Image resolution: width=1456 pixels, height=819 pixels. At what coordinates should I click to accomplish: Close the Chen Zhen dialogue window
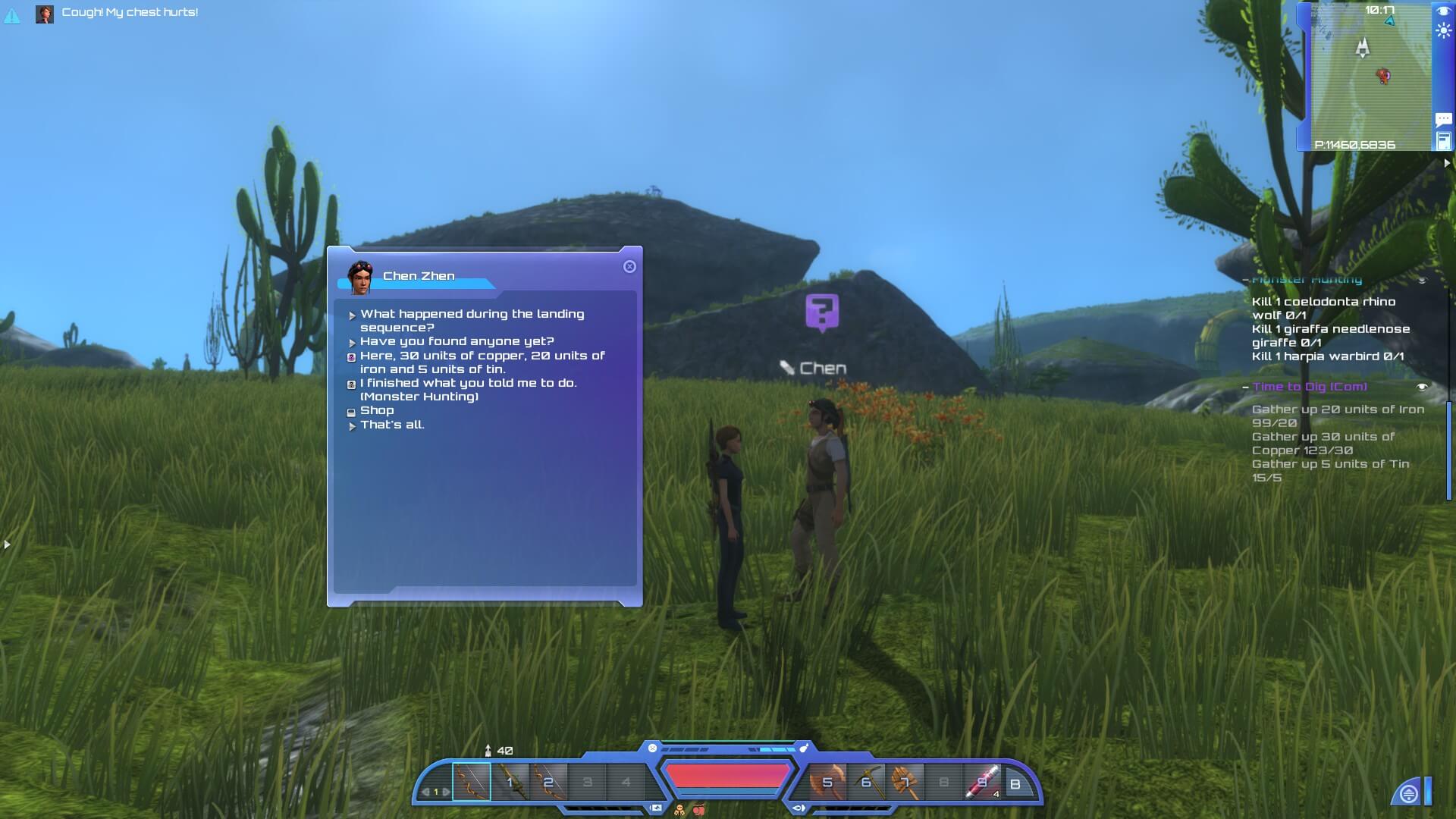[x=629, y=267]
